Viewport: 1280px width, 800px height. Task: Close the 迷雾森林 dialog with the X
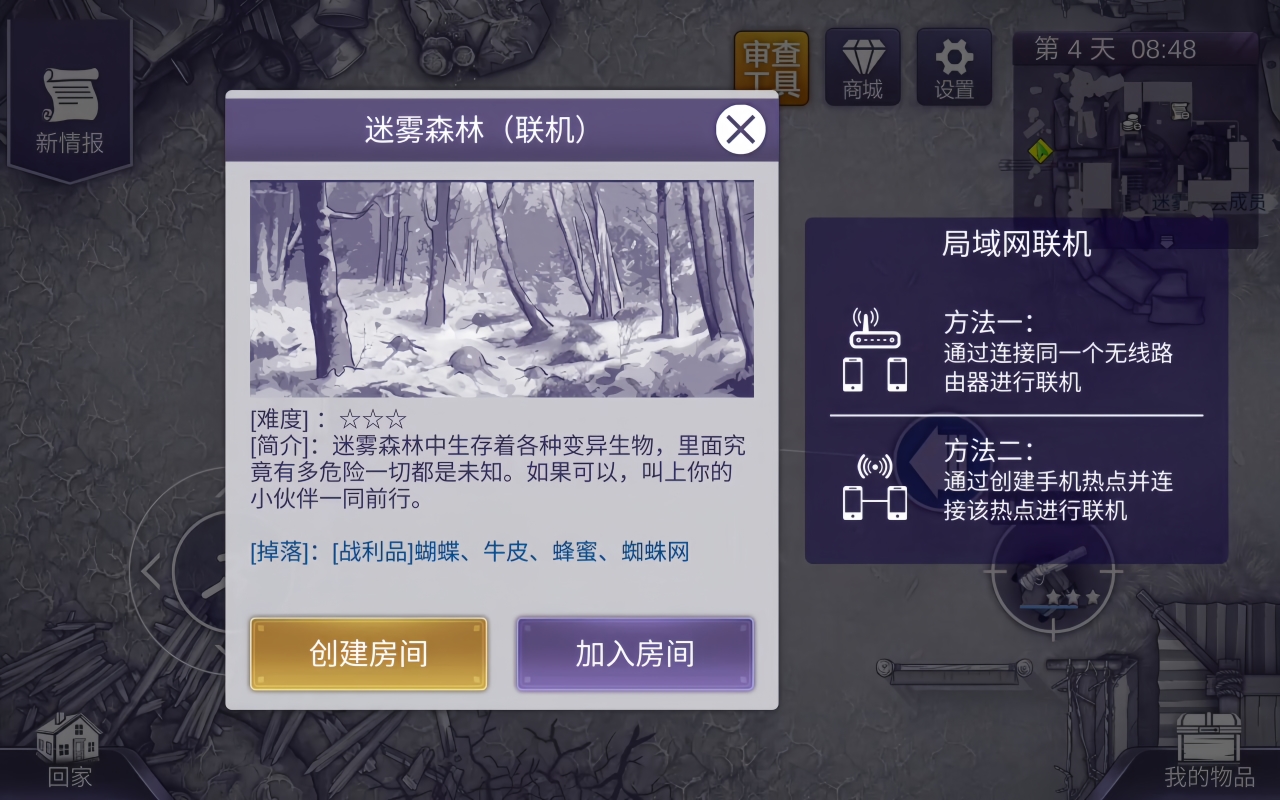pos(740,130)
